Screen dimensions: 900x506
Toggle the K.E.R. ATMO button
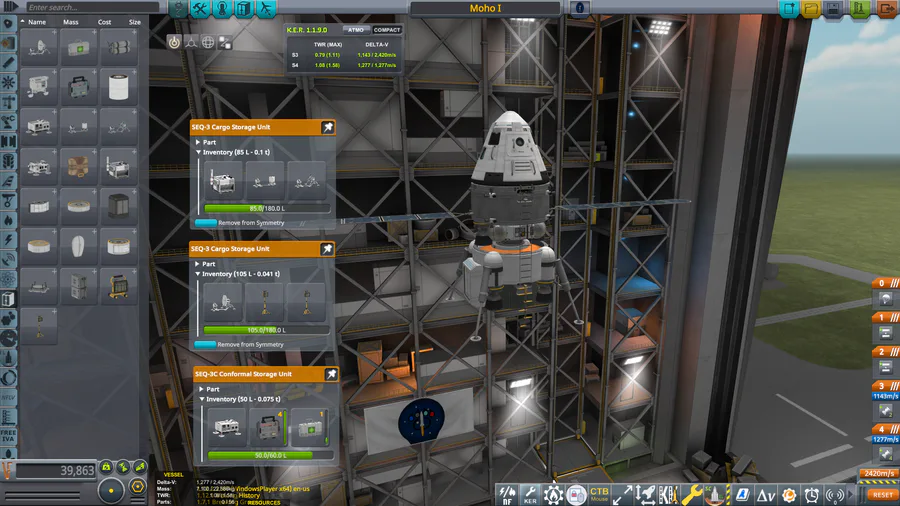[x=356, y=30]
